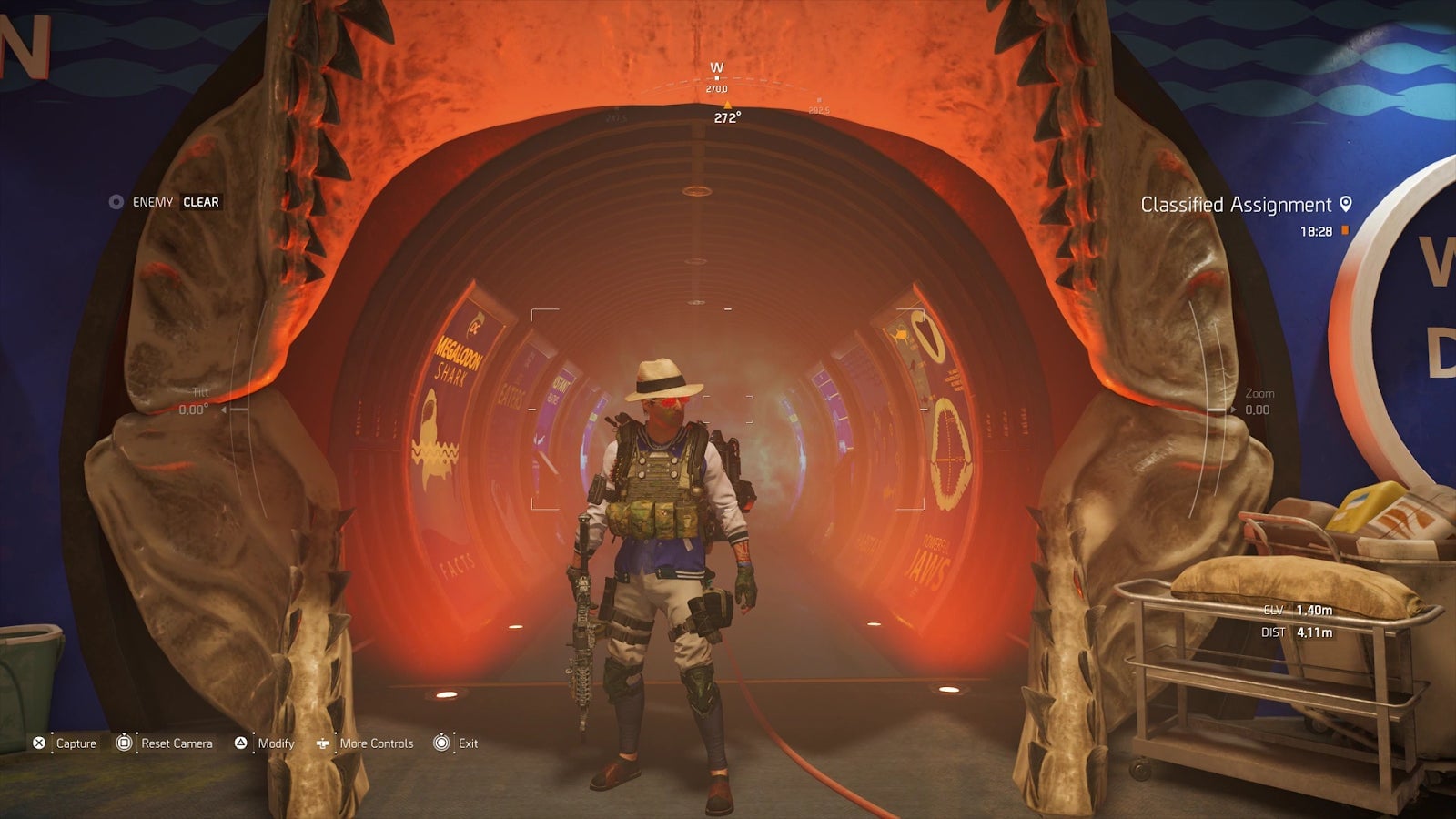Exit photo mode
Screen dimensions: 1456x819
tap(456, 743)
